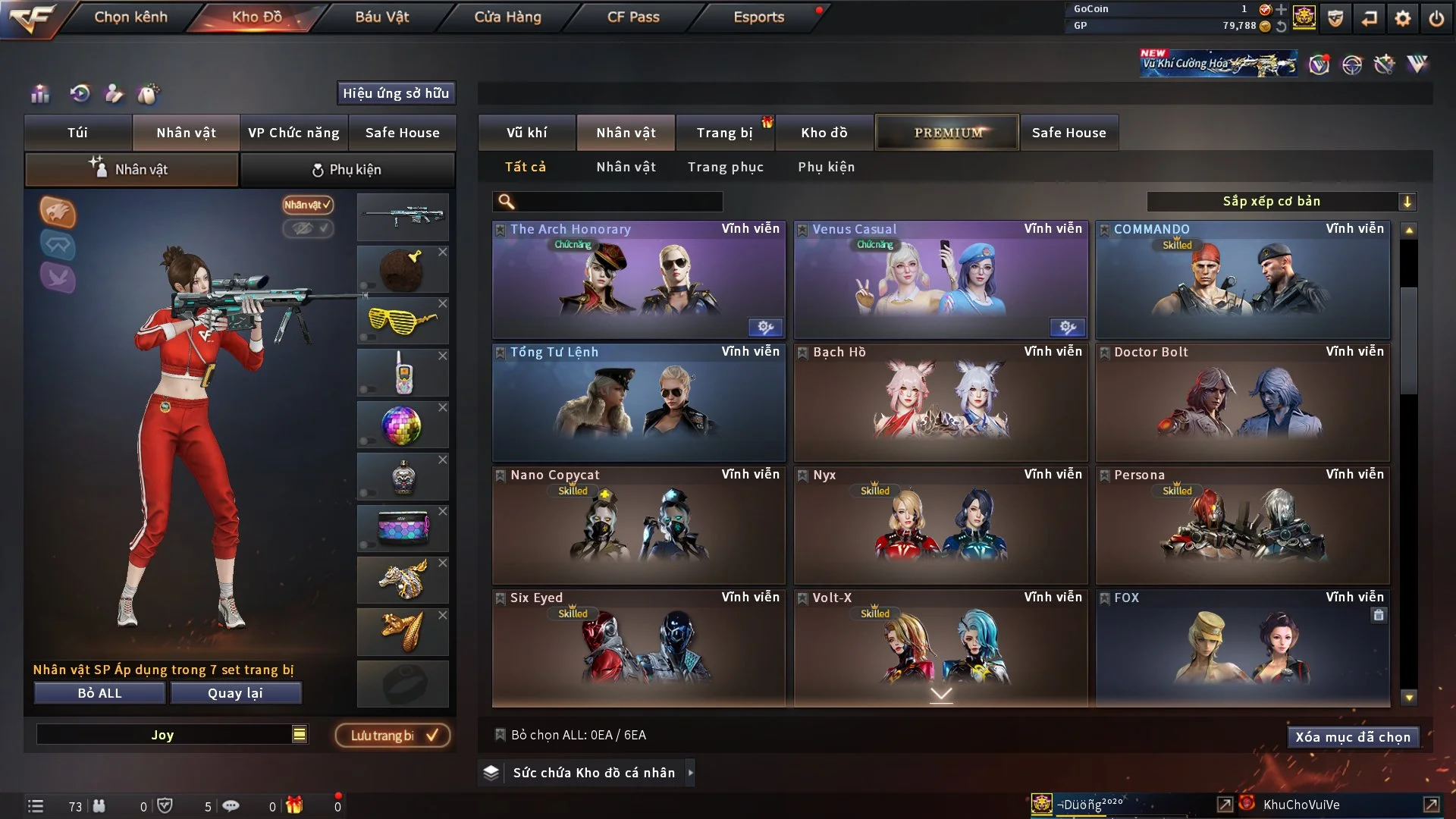This screenshot has width=1456, height=819.
Task: Open settings via the gear icon
Action: click(1404, 17)
